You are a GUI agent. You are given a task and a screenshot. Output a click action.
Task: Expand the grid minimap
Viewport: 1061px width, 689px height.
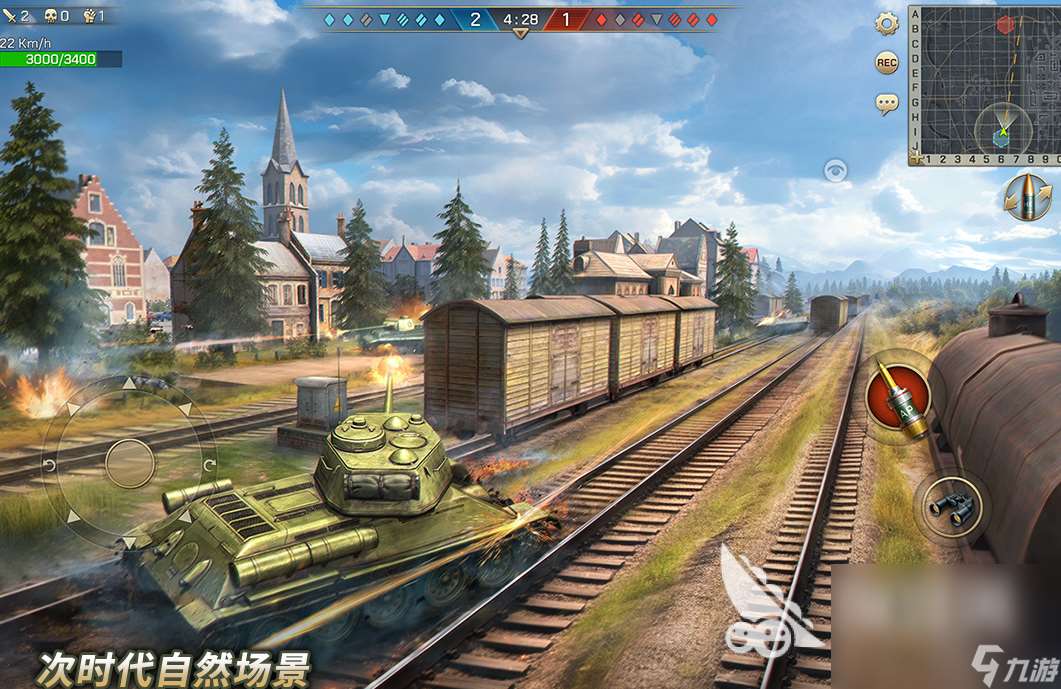pos(984,84)
